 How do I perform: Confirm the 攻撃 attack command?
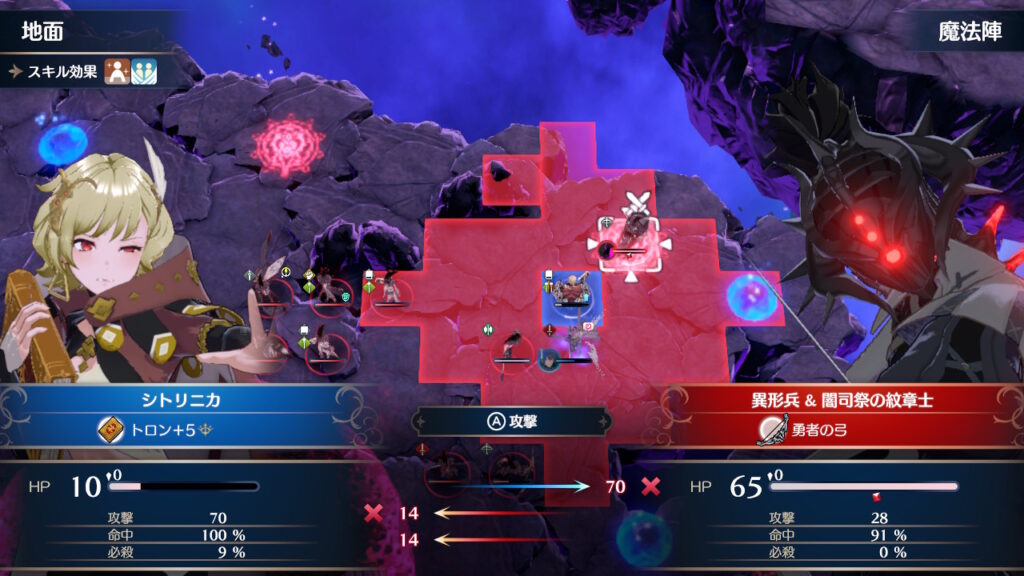coord(511,421)
